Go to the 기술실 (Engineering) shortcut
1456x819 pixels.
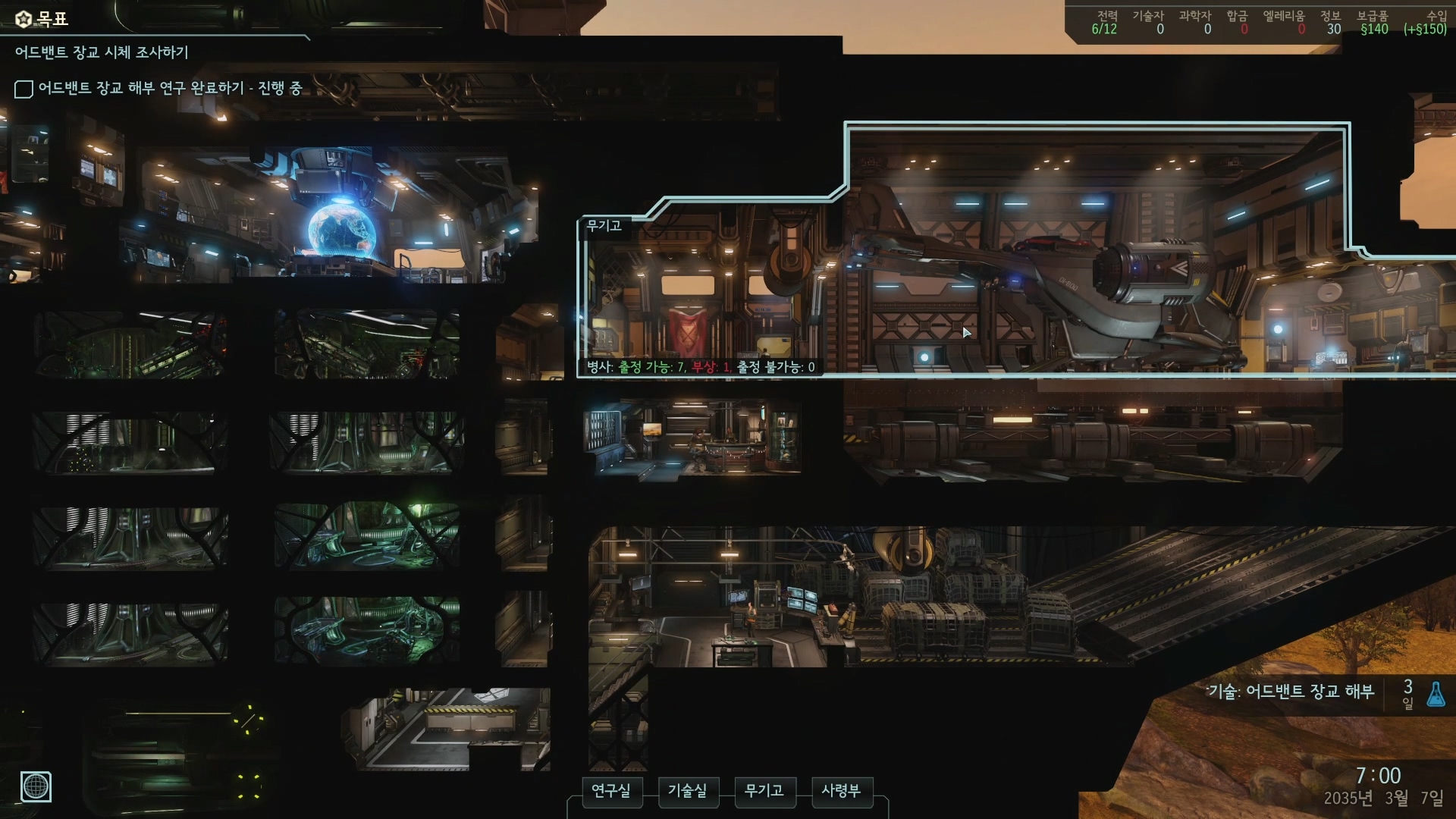[687, 791]
